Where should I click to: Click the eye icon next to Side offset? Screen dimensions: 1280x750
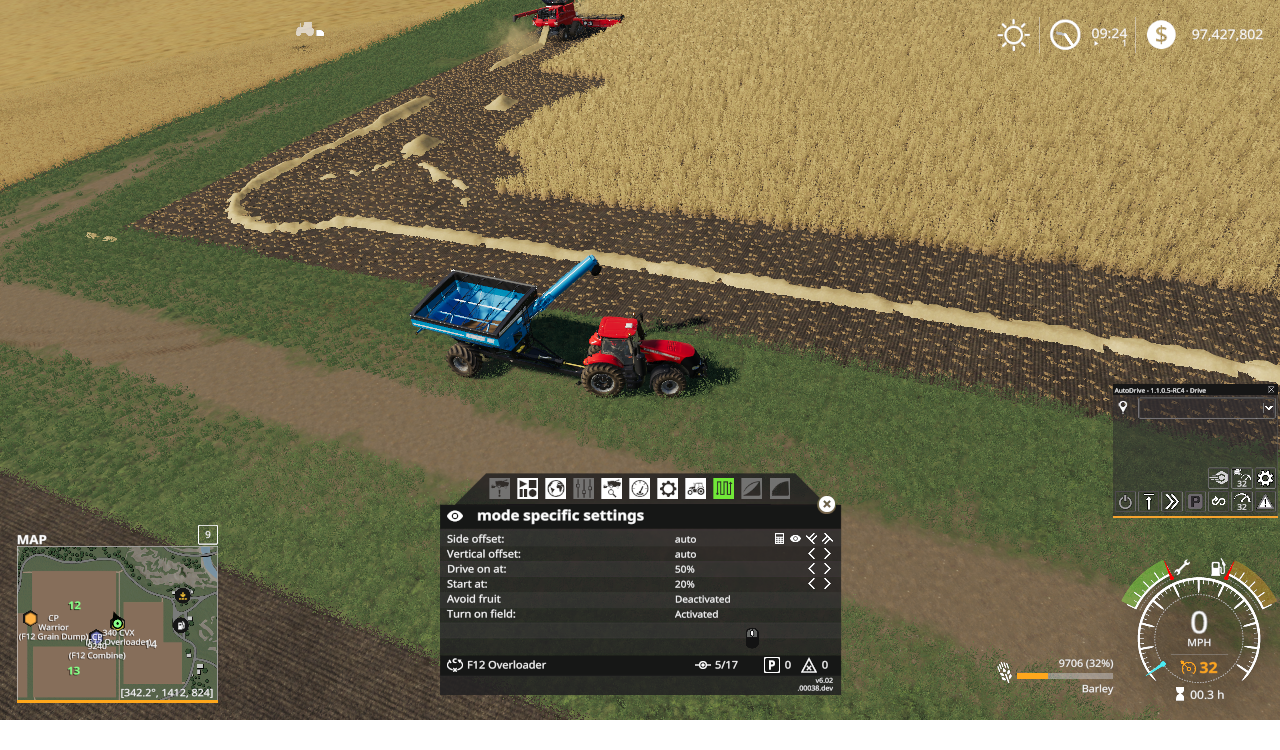(795, 538)
